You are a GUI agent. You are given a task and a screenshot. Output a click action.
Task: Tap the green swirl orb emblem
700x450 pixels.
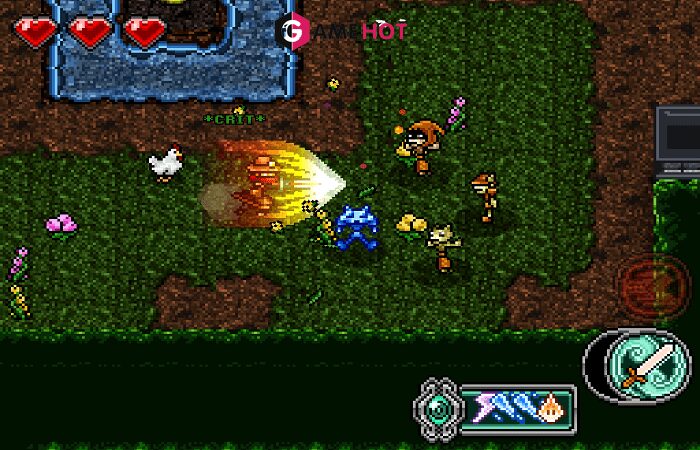click(438, 406)
